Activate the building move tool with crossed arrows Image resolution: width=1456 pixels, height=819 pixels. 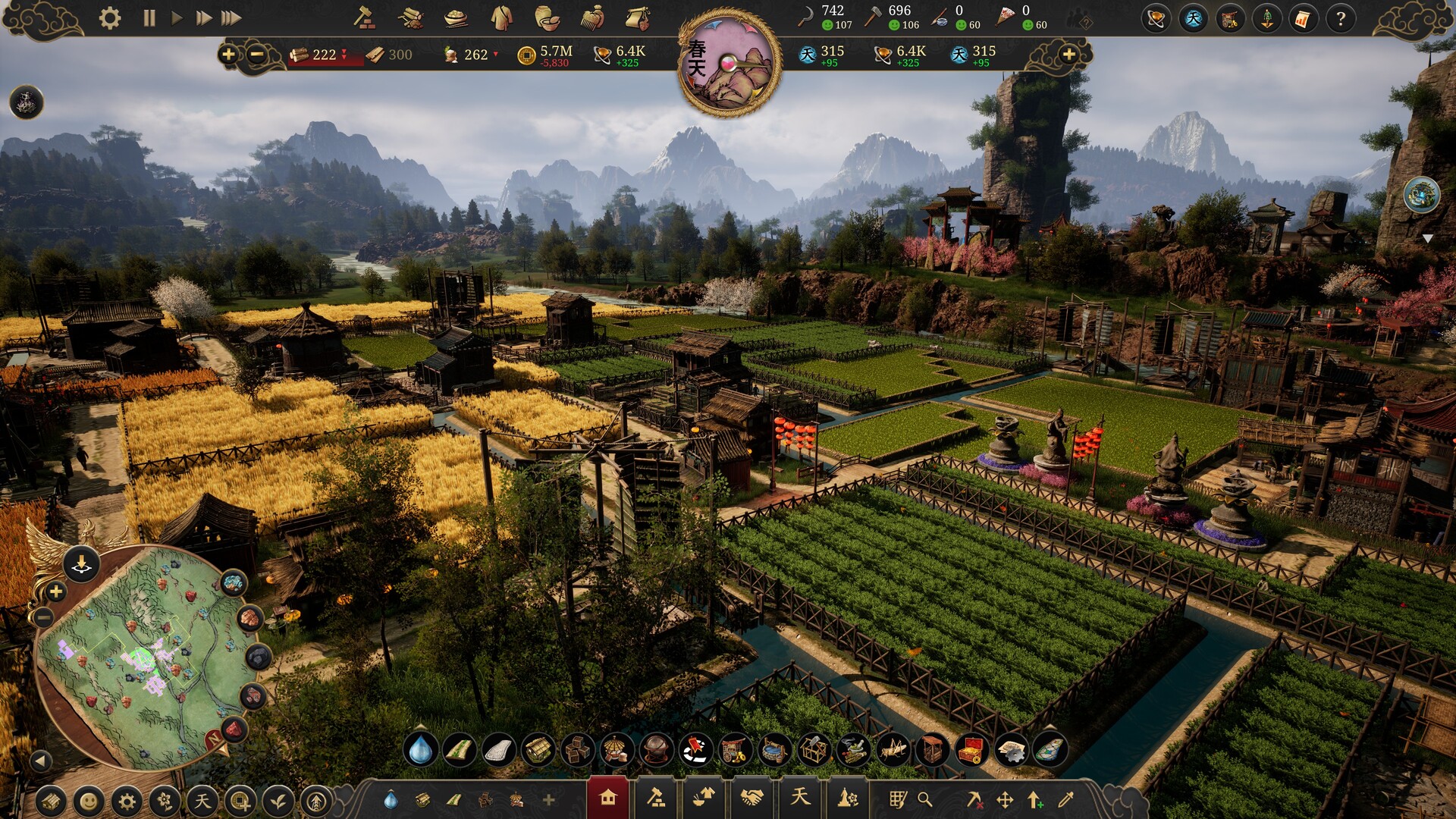click(1006, 800)
